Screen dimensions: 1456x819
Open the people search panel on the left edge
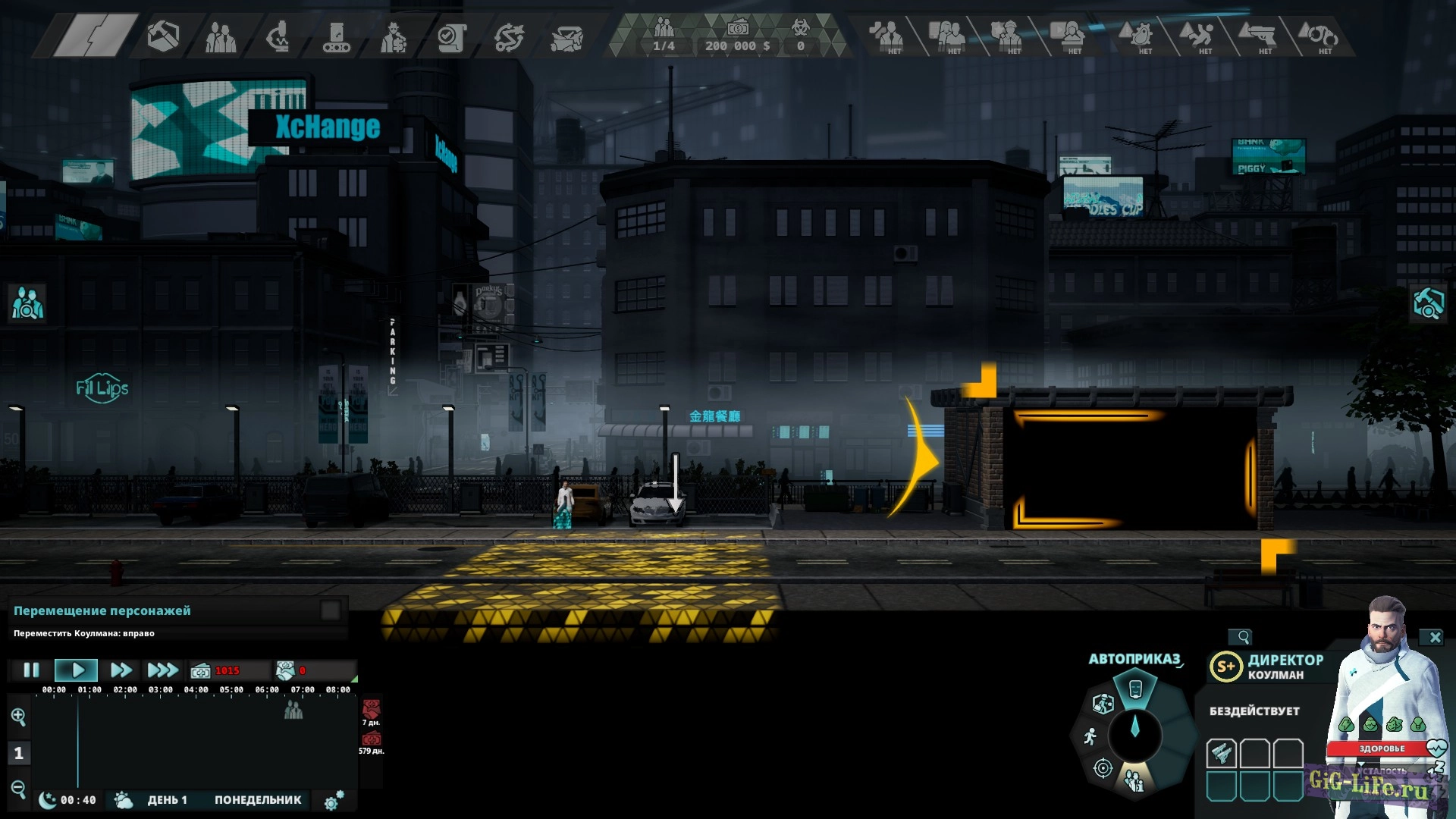27,303
